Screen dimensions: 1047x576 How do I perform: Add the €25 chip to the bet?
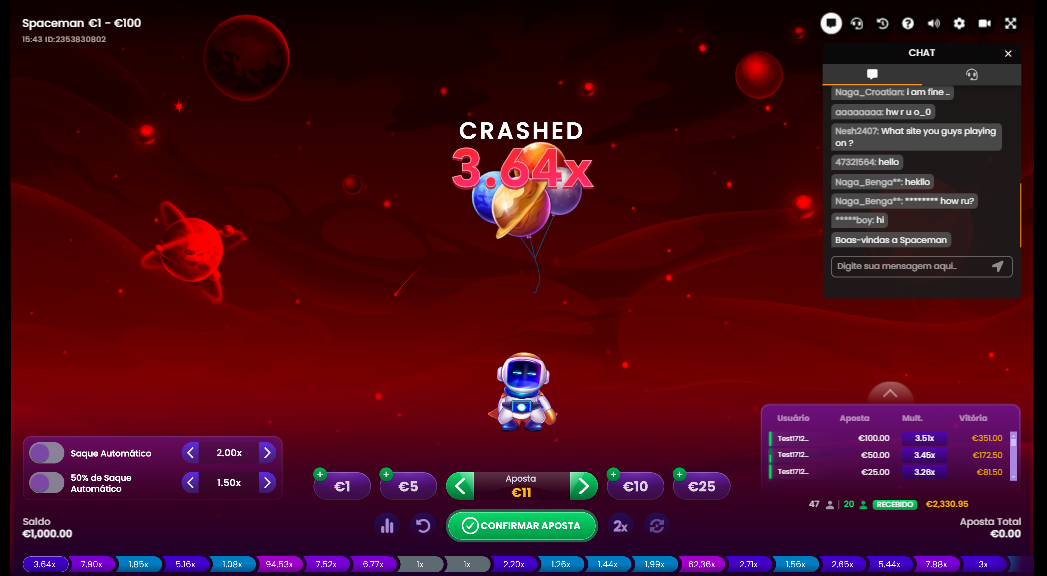(701, 486)
